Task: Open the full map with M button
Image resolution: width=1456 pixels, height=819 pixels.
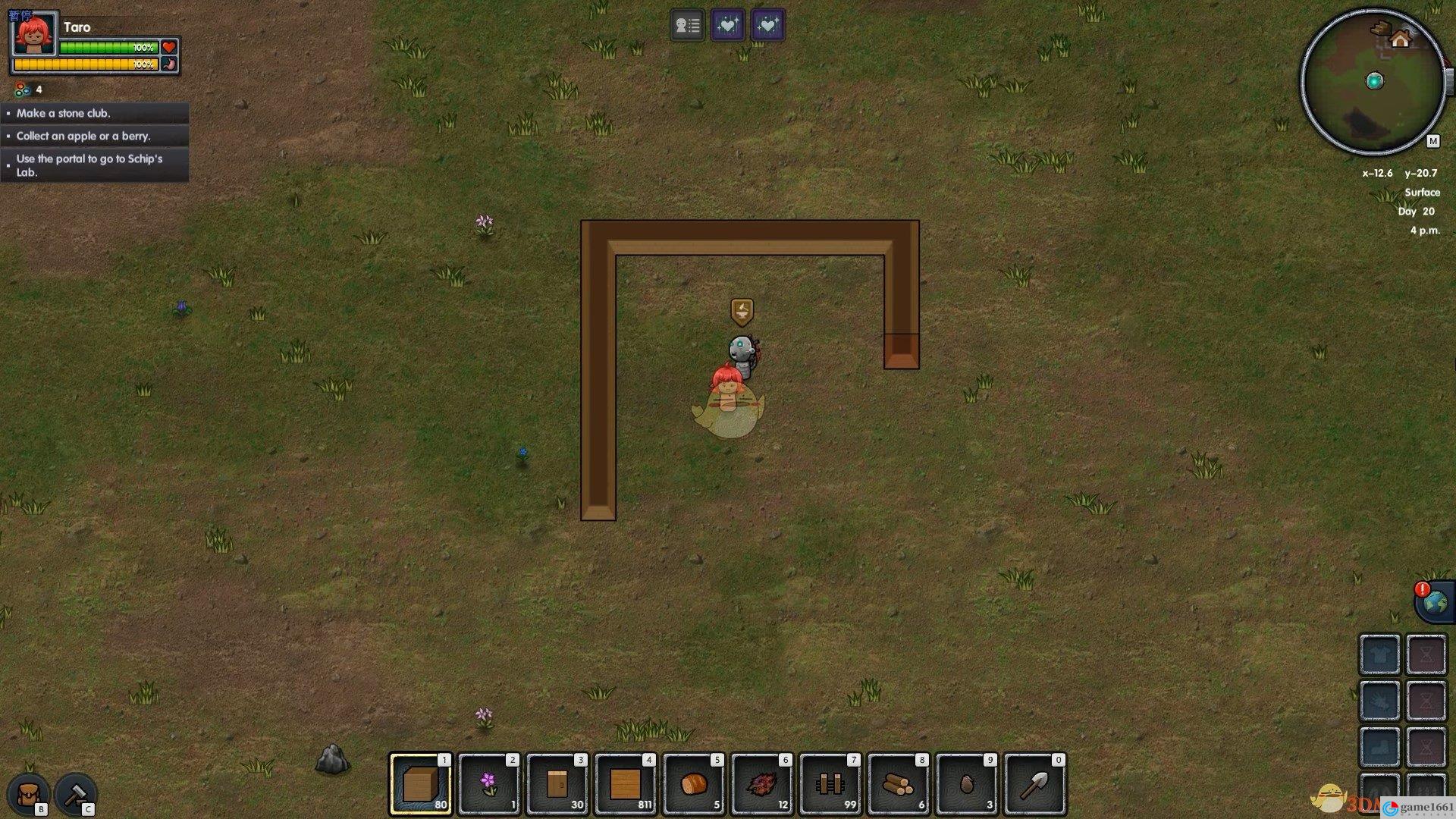Action: 1432,141
